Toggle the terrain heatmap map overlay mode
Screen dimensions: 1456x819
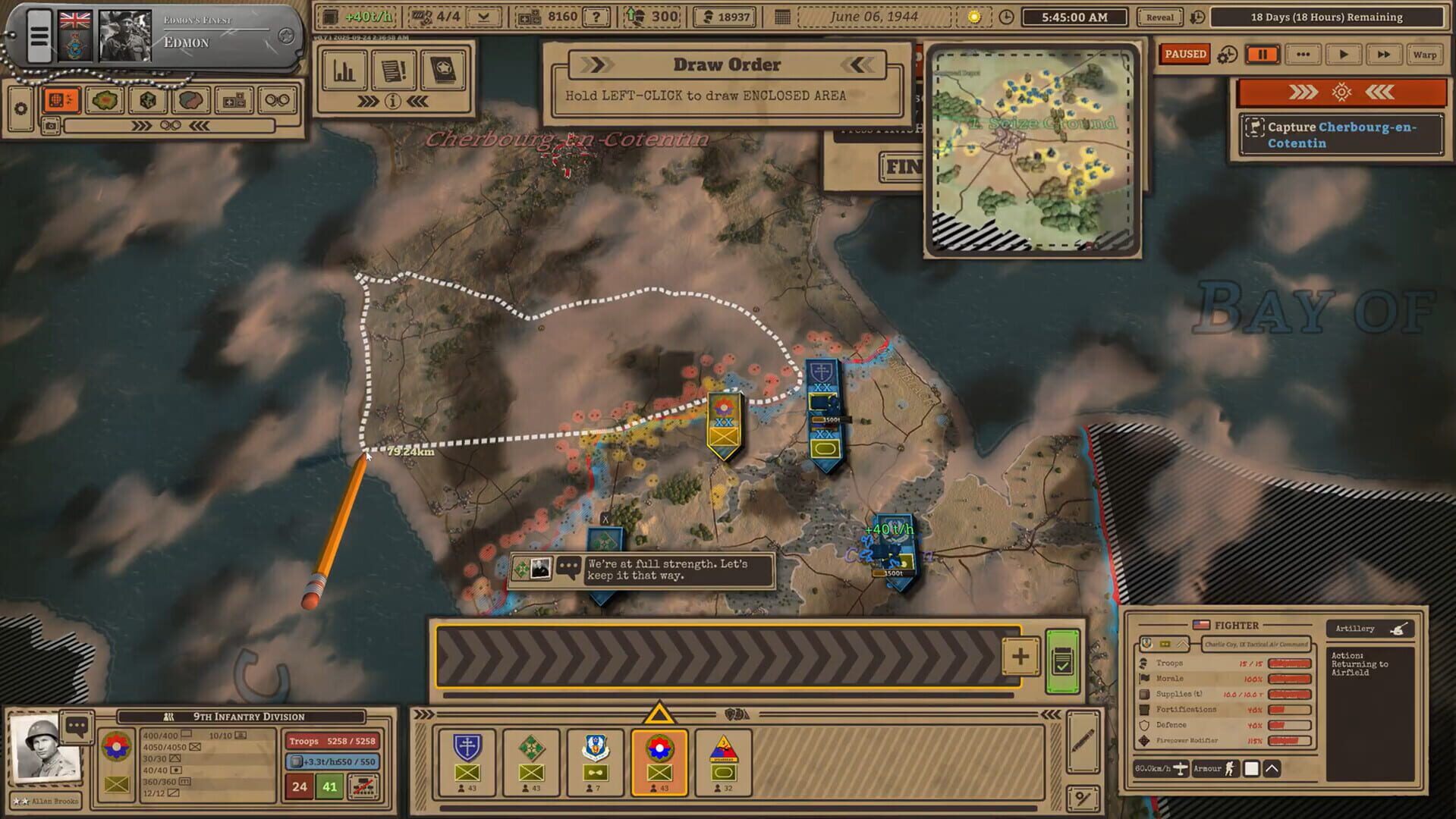pyautogui.click(x=104, y=99)
